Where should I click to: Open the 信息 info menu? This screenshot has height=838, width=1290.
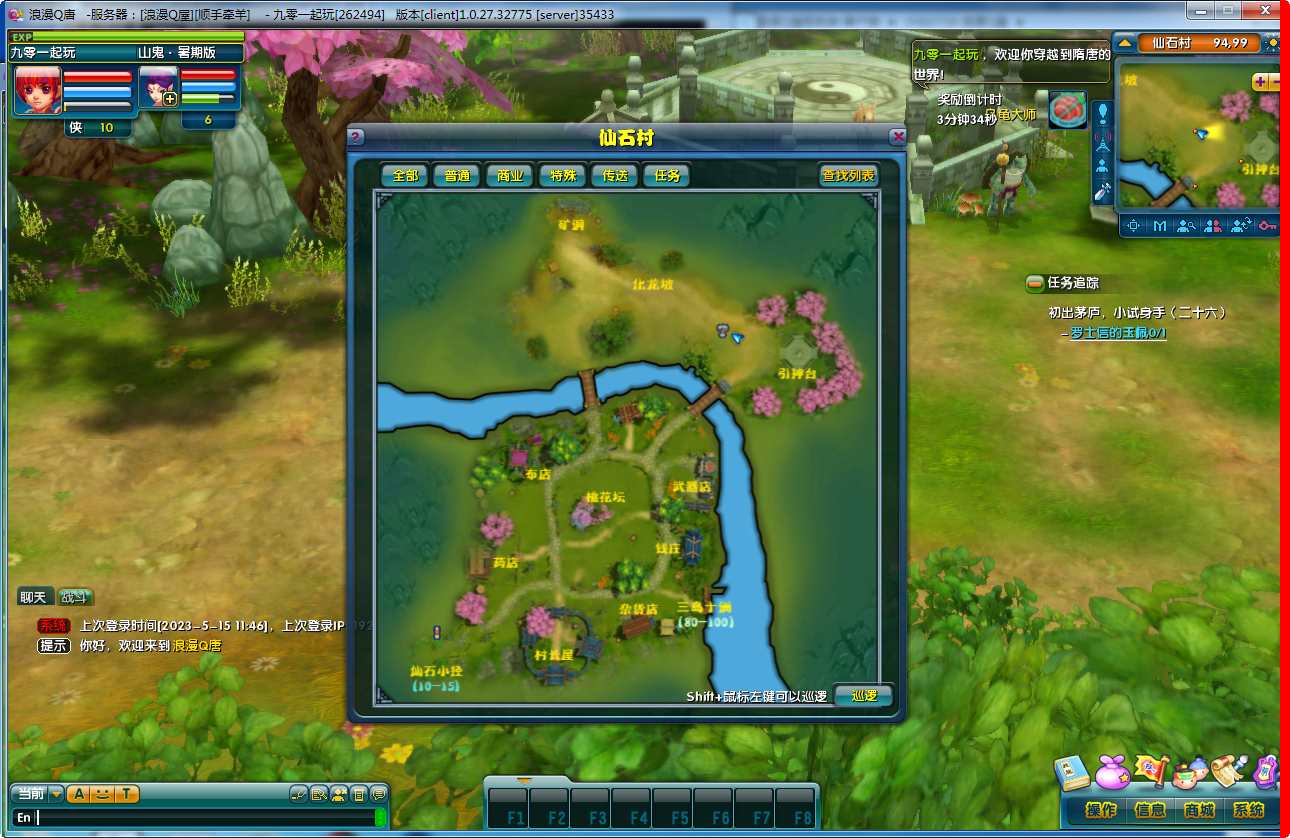tap(1150, 810)
